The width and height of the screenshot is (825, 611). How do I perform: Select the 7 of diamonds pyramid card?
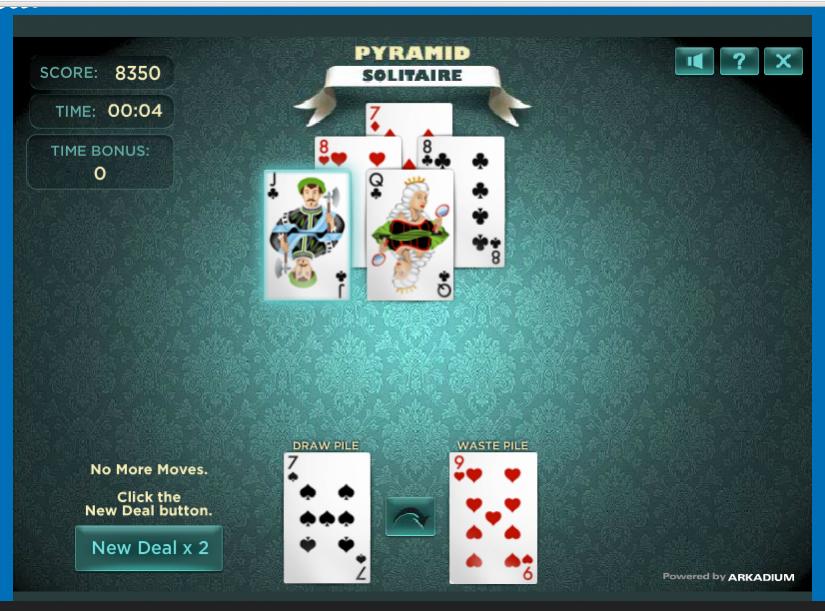coord(408,118)
